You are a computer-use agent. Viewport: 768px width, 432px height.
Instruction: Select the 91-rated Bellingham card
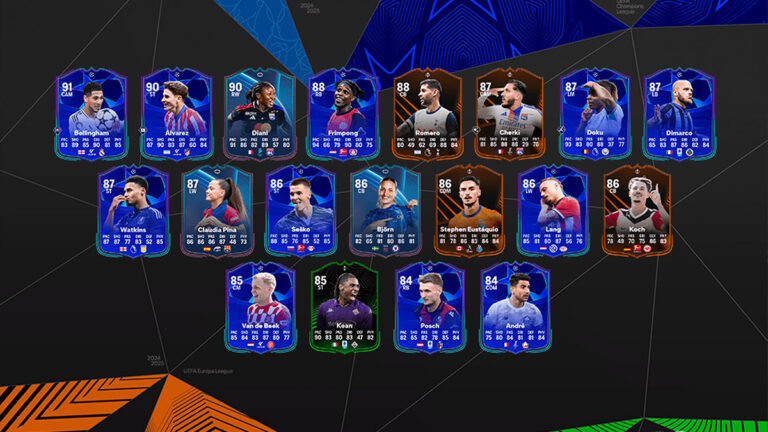(x=93, y=114)
